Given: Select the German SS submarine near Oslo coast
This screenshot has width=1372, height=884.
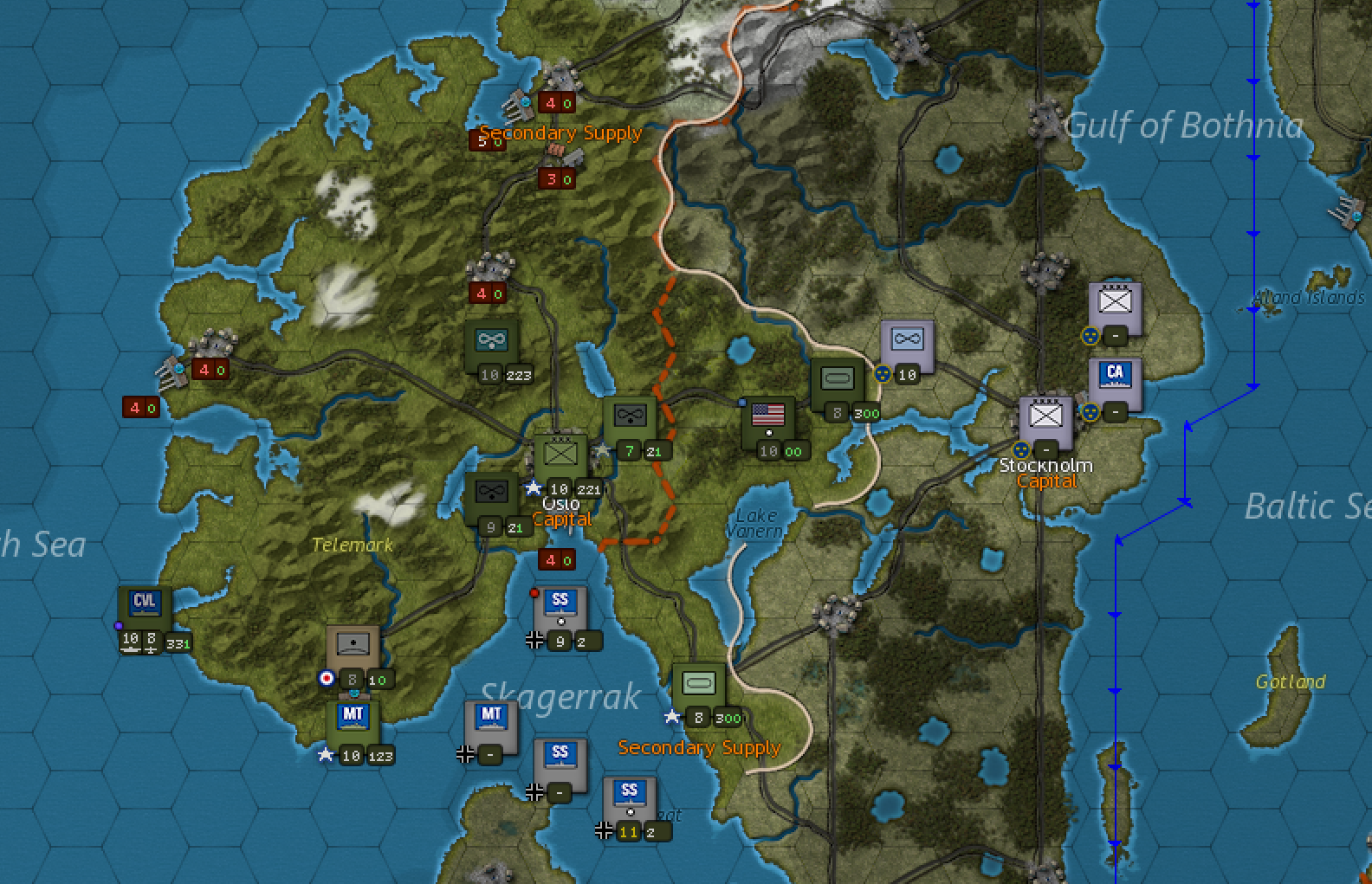Looking at the screenshot, I should pyautogui.click(x=560, y=606).
